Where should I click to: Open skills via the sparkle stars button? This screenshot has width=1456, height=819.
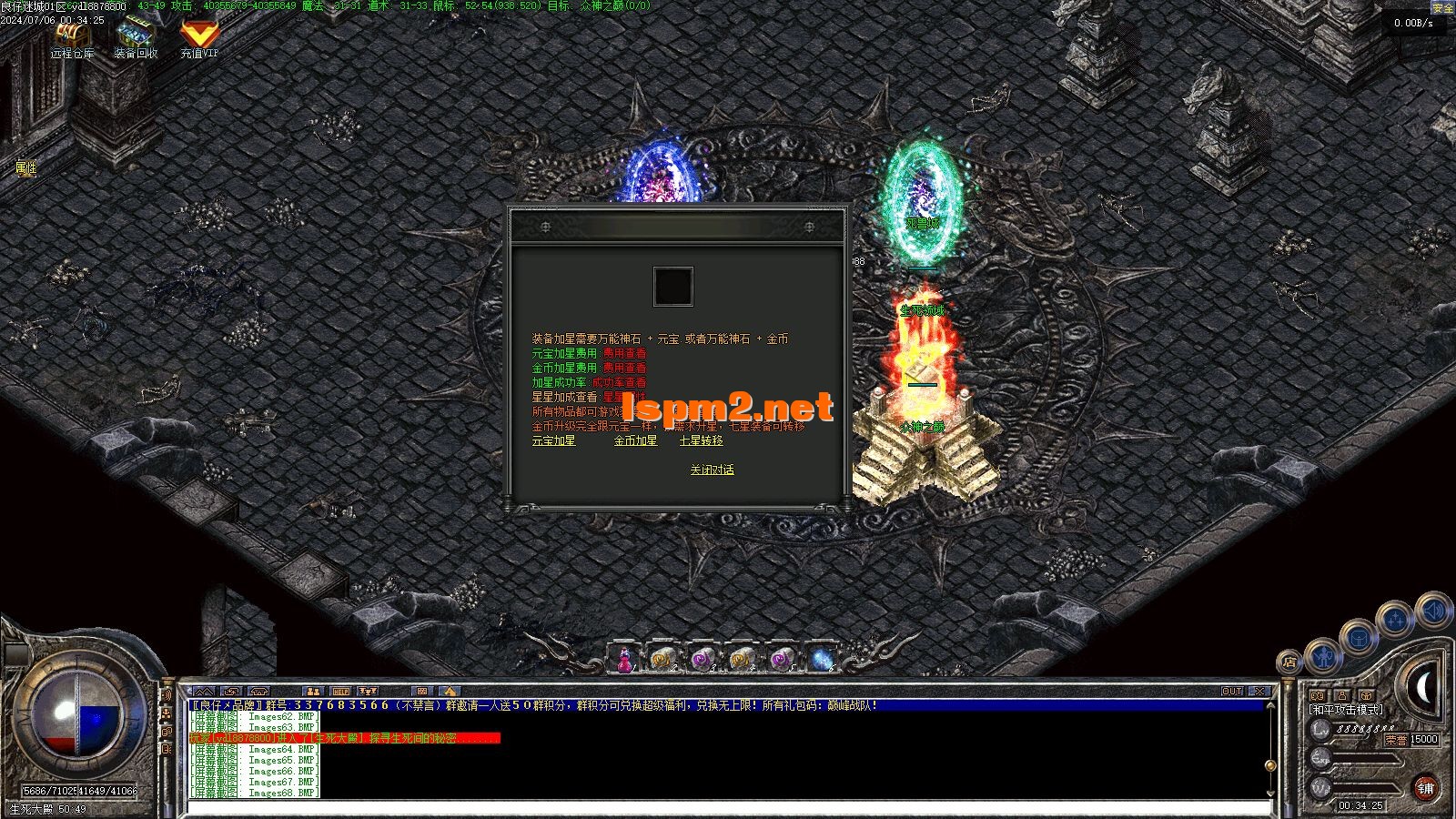pos(1395,621)
